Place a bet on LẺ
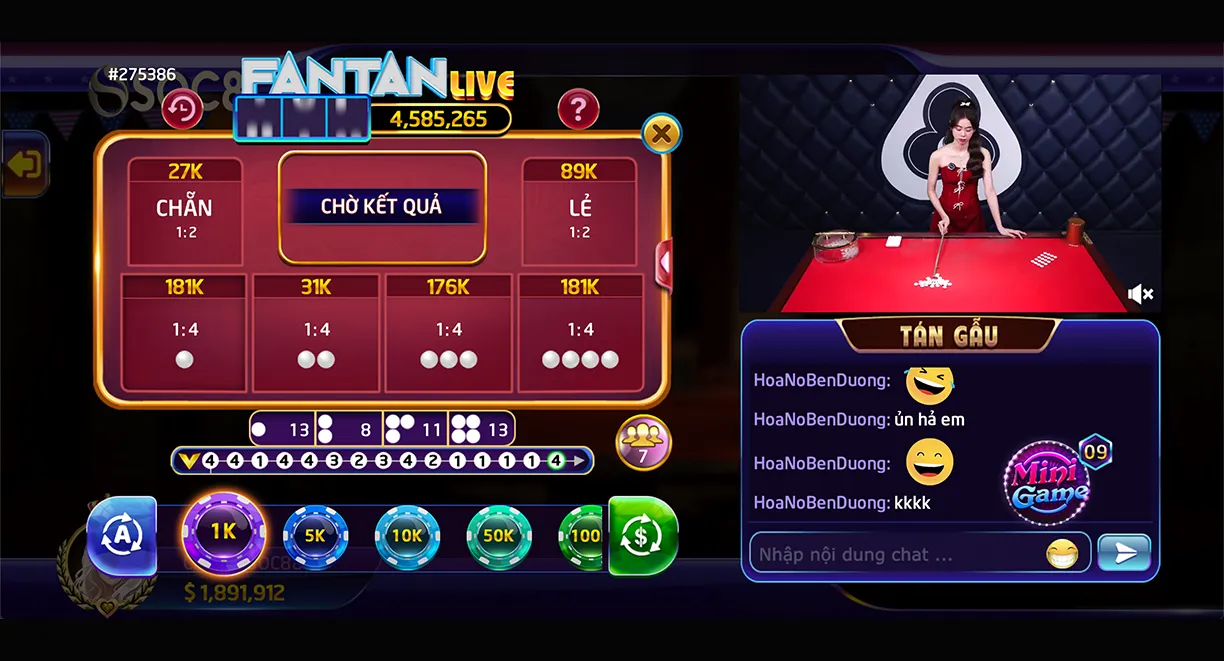This screenshot has width=1224, height=661. pyautogui.click(x=579, y=212)
